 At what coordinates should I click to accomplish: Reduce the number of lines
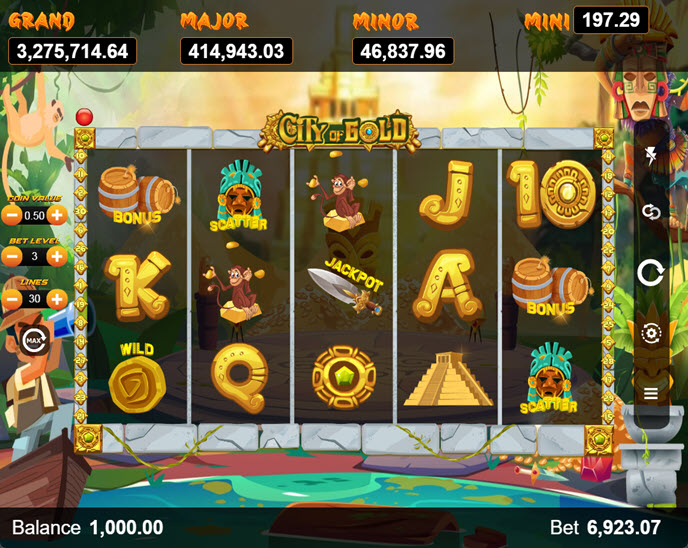coord(12,299)
